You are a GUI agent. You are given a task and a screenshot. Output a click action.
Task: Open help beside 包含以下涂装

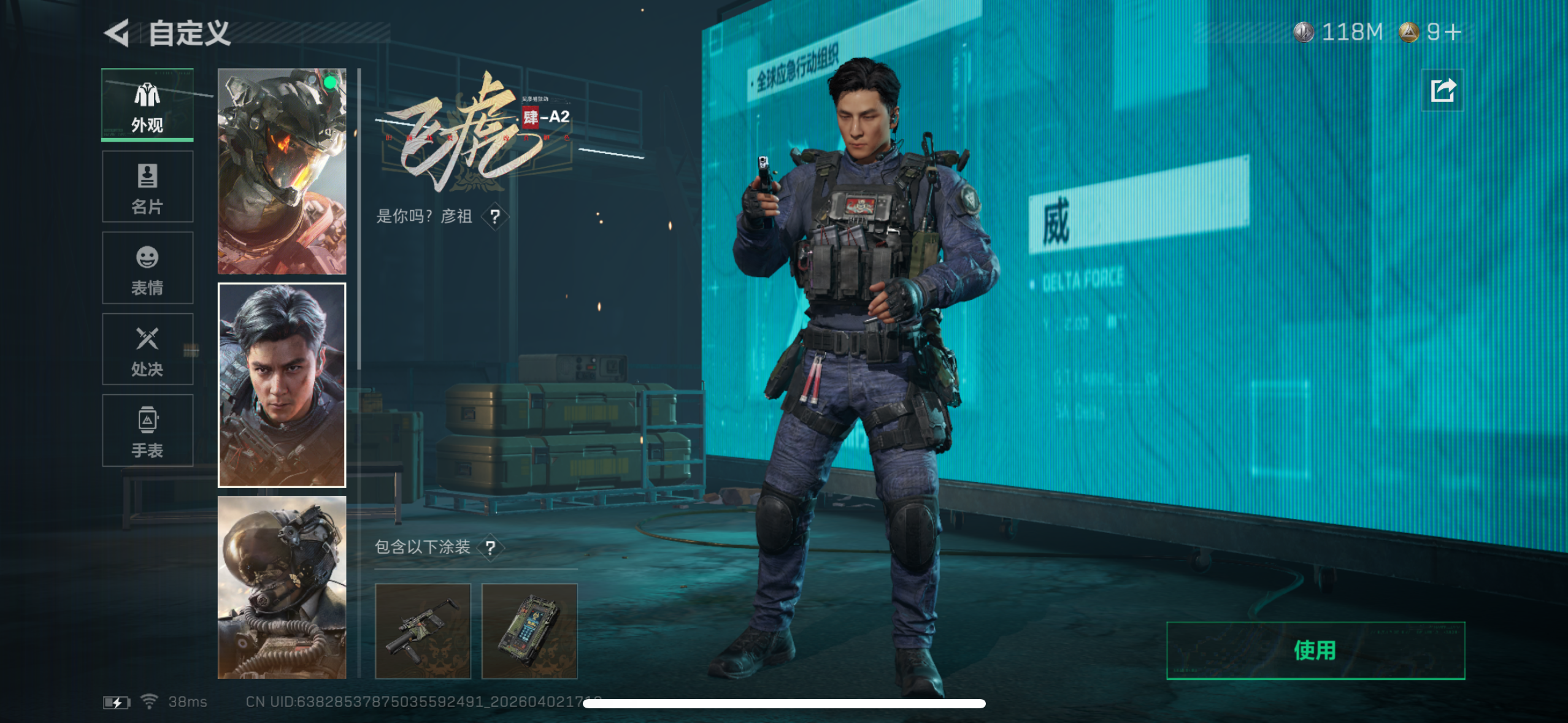(492, 549)
